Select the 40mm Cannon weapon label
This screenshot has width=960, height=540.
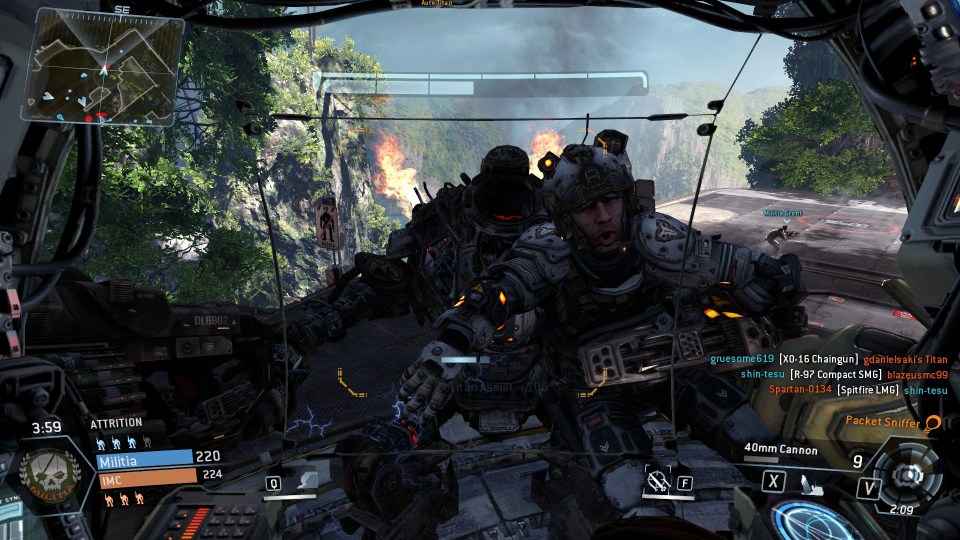(780, 450)
